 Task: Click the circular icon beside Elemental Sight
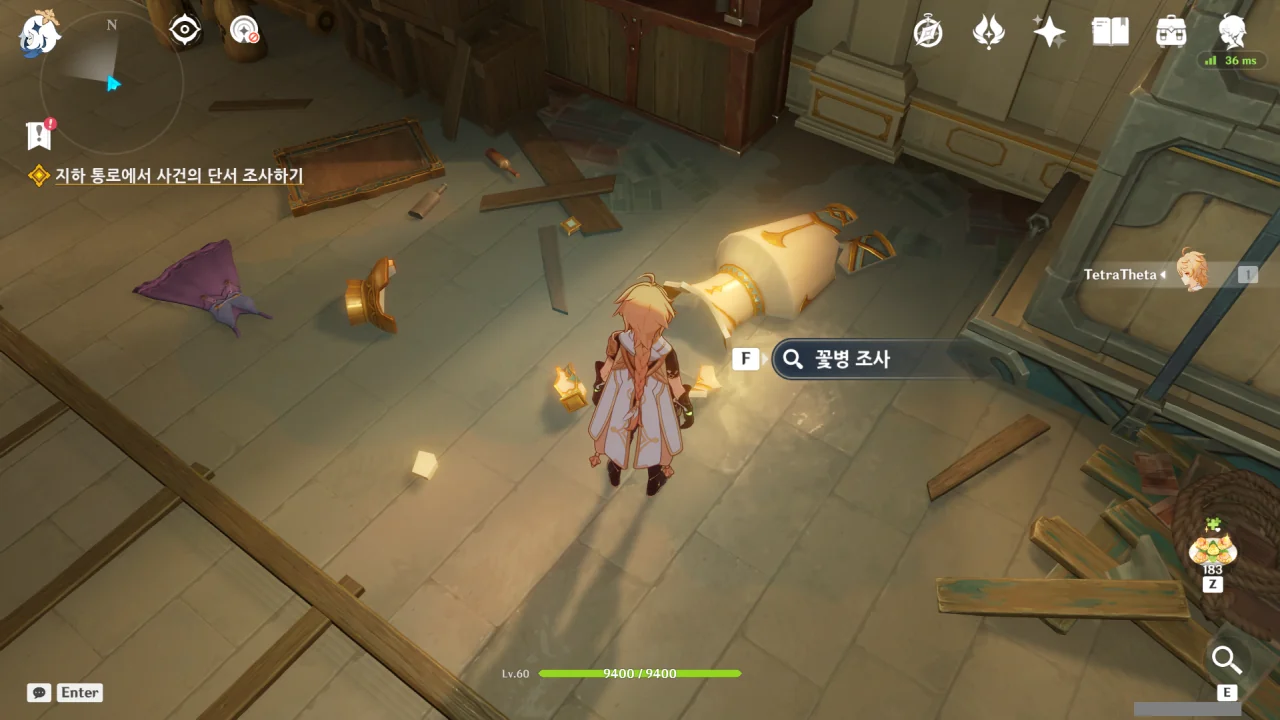pos(244,30)
